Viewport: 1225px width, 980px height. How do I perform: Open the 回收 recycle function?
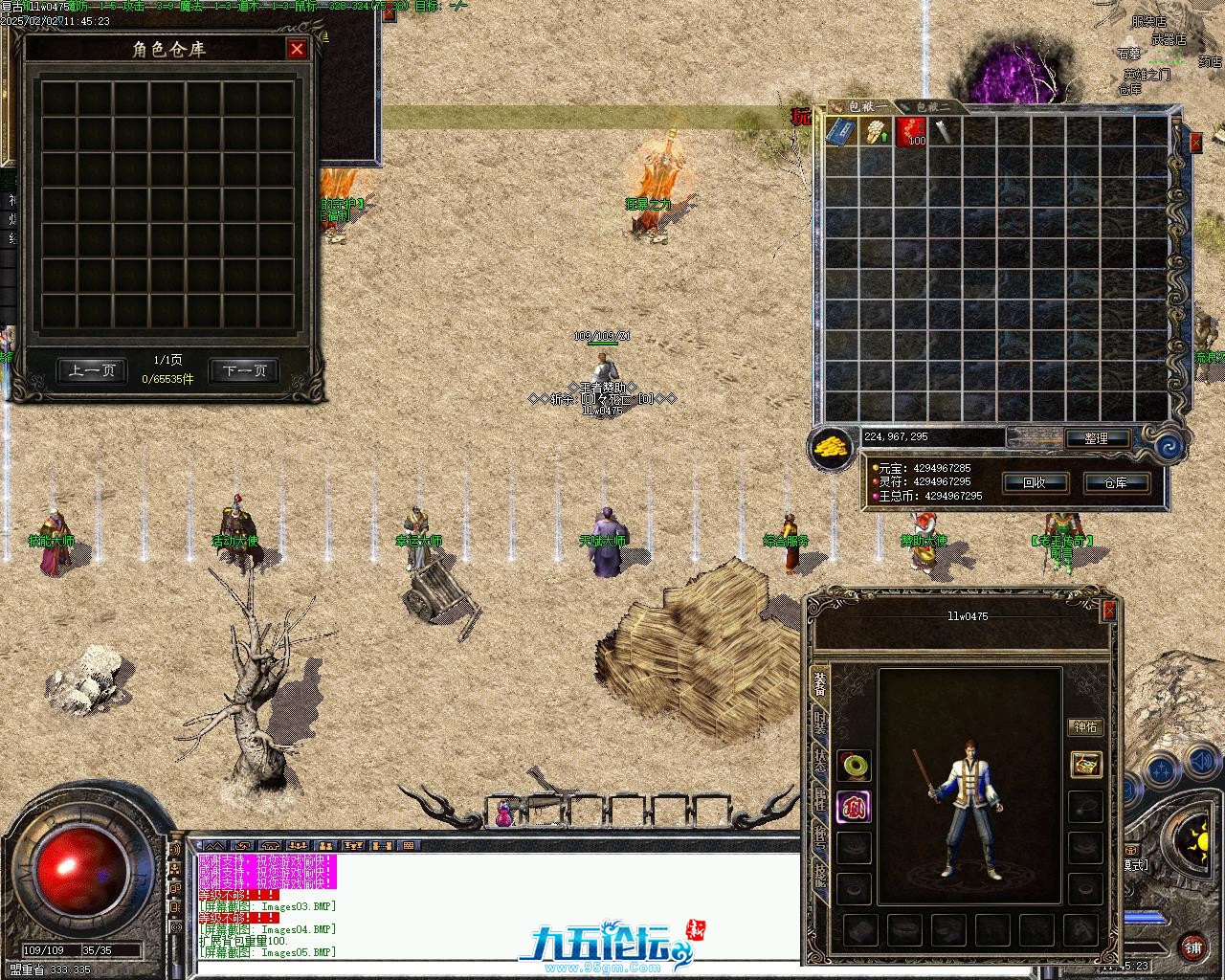point(1035,482)
